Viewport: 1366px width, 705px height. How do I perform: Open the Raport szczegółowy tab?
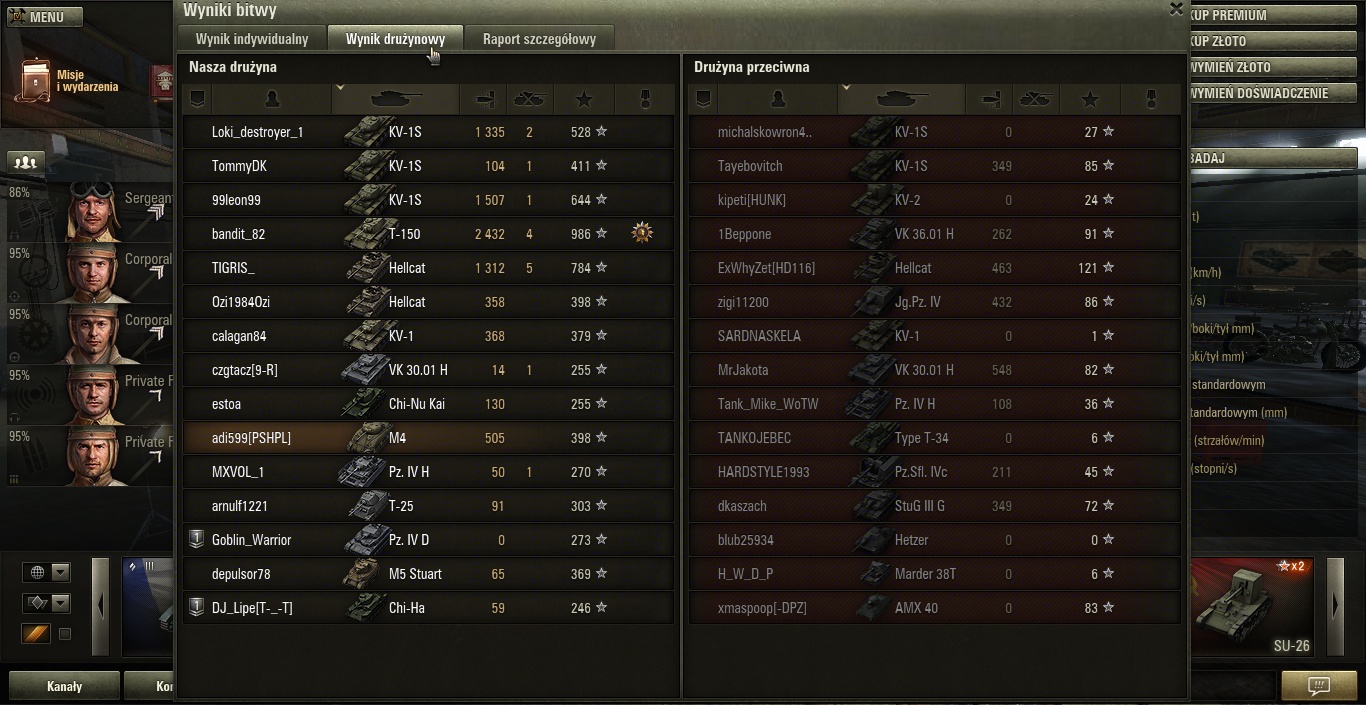click(x=539, y=39)
